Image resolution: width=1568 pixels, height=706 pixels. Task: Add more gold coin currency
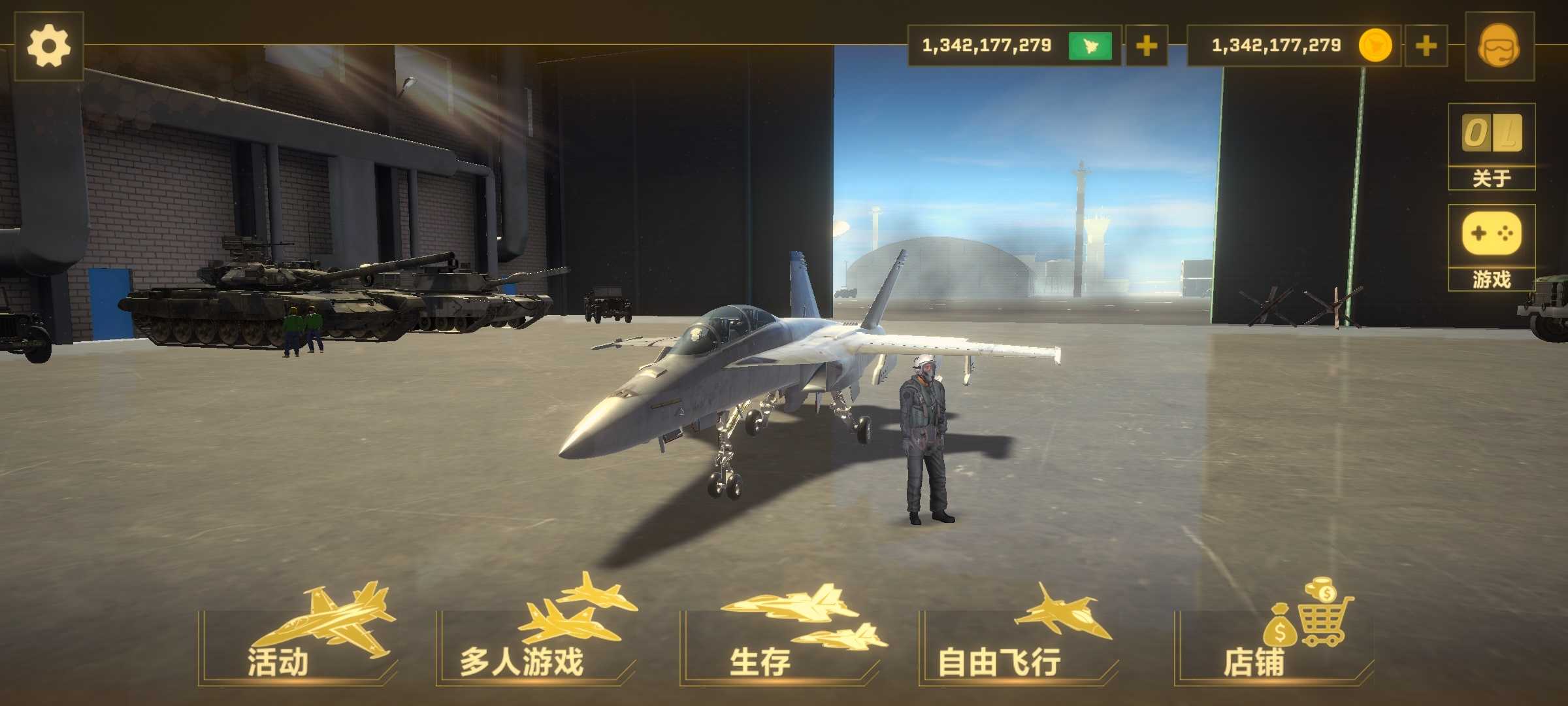tap(1426, 46)
